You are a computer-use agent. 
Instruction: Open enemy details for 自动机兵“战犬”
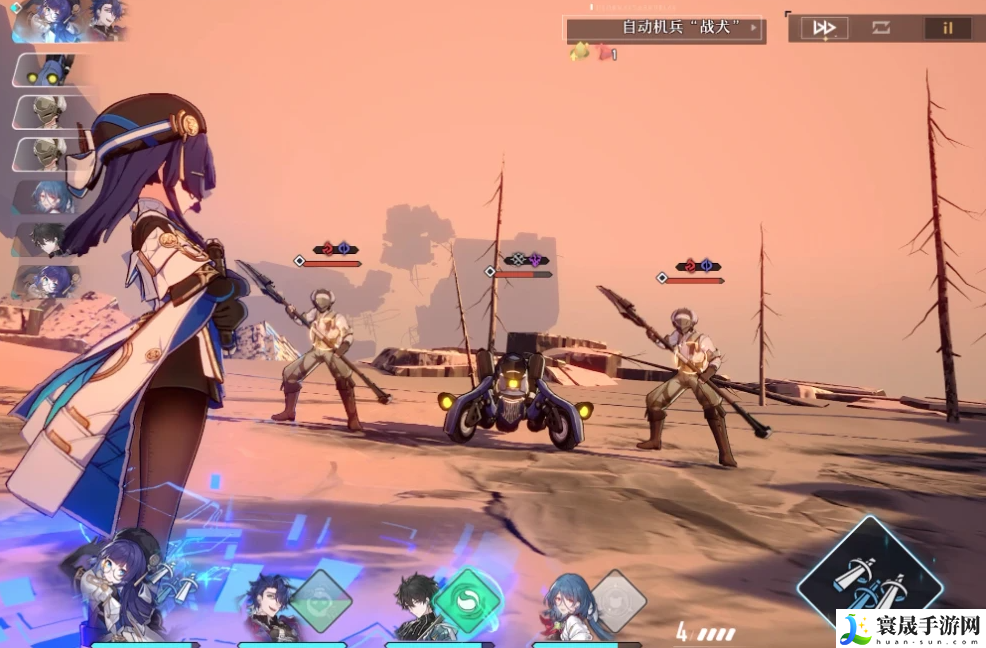tap(665, 28)
